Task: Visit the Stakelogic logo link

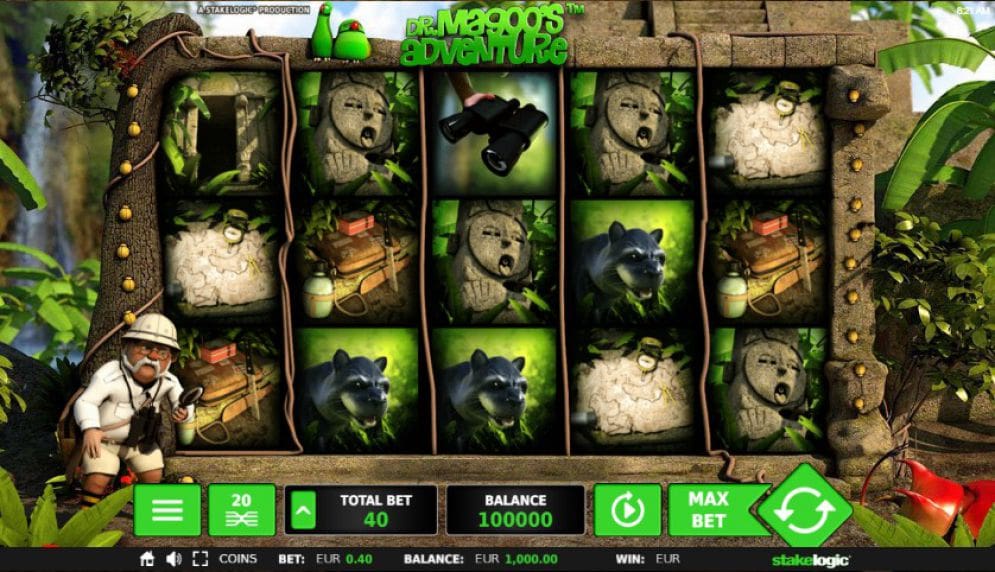Action: point(805,560)
